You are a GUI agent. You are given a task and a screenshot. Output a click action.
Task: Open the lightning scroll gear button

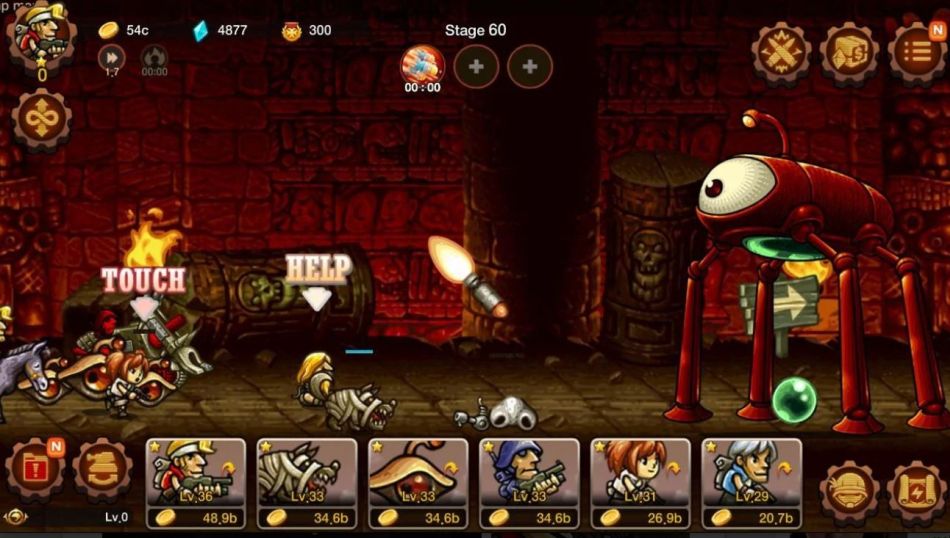(916, 491)
